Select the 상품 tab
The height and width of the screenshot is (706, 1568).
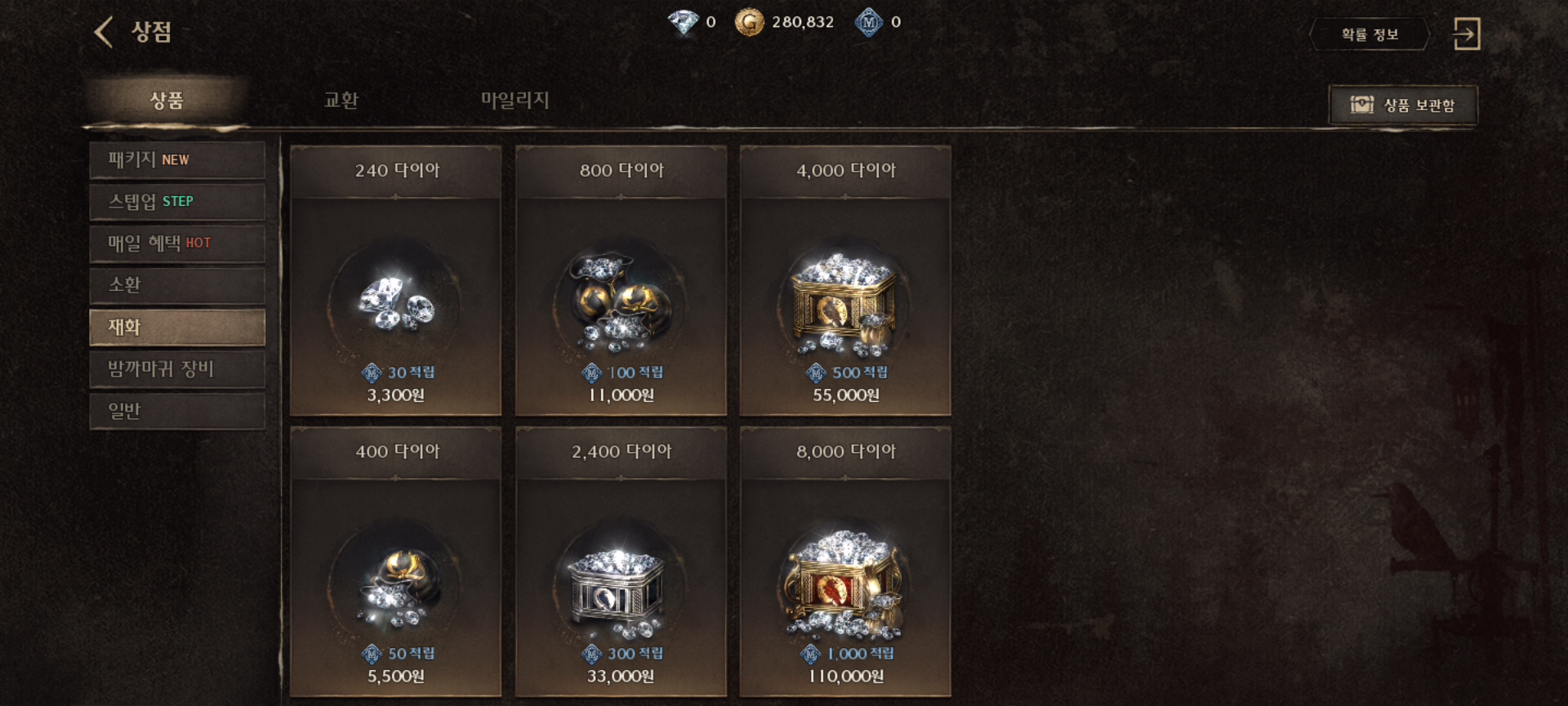click(x=167, y=101)
